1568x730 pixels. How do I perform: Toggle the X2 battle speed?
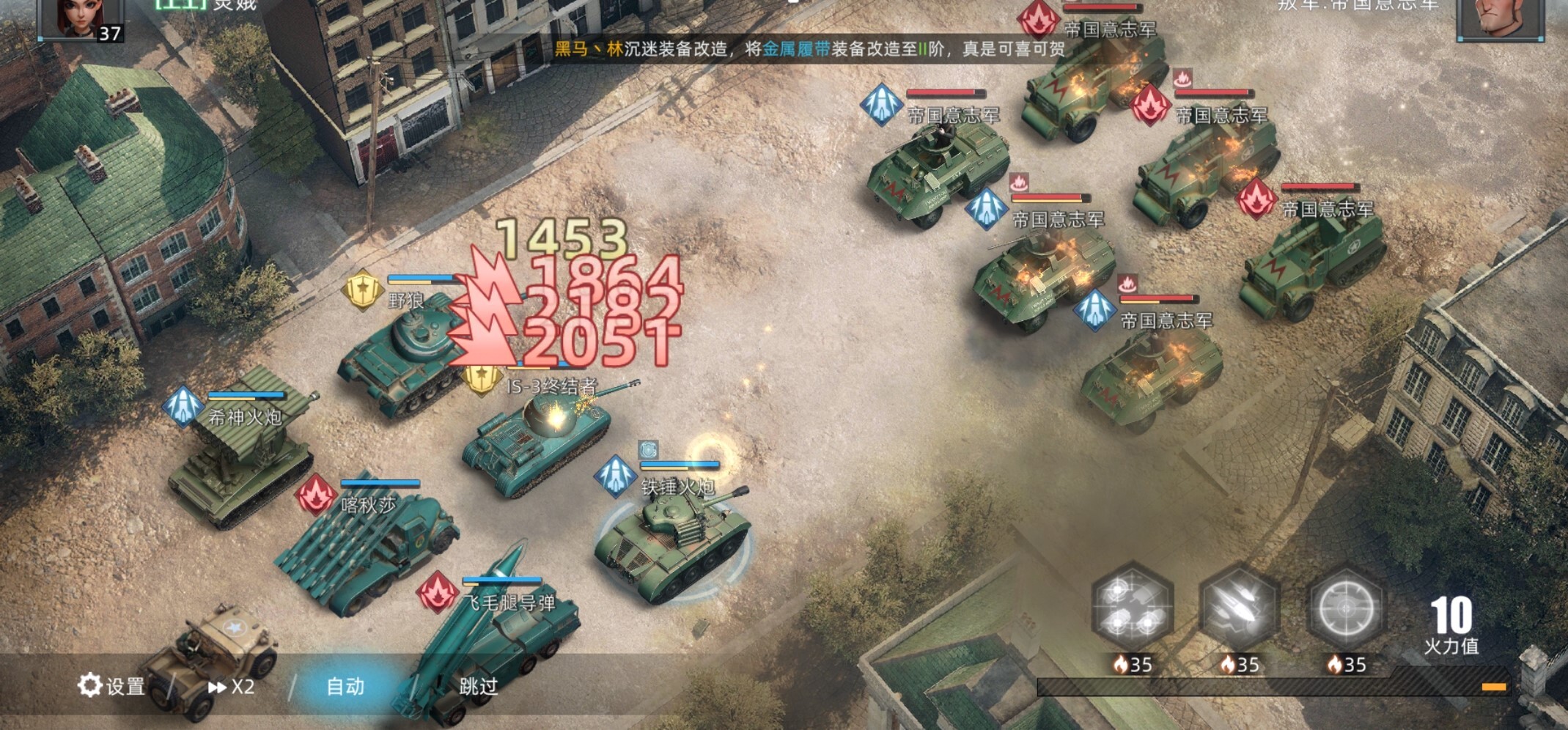232,687
